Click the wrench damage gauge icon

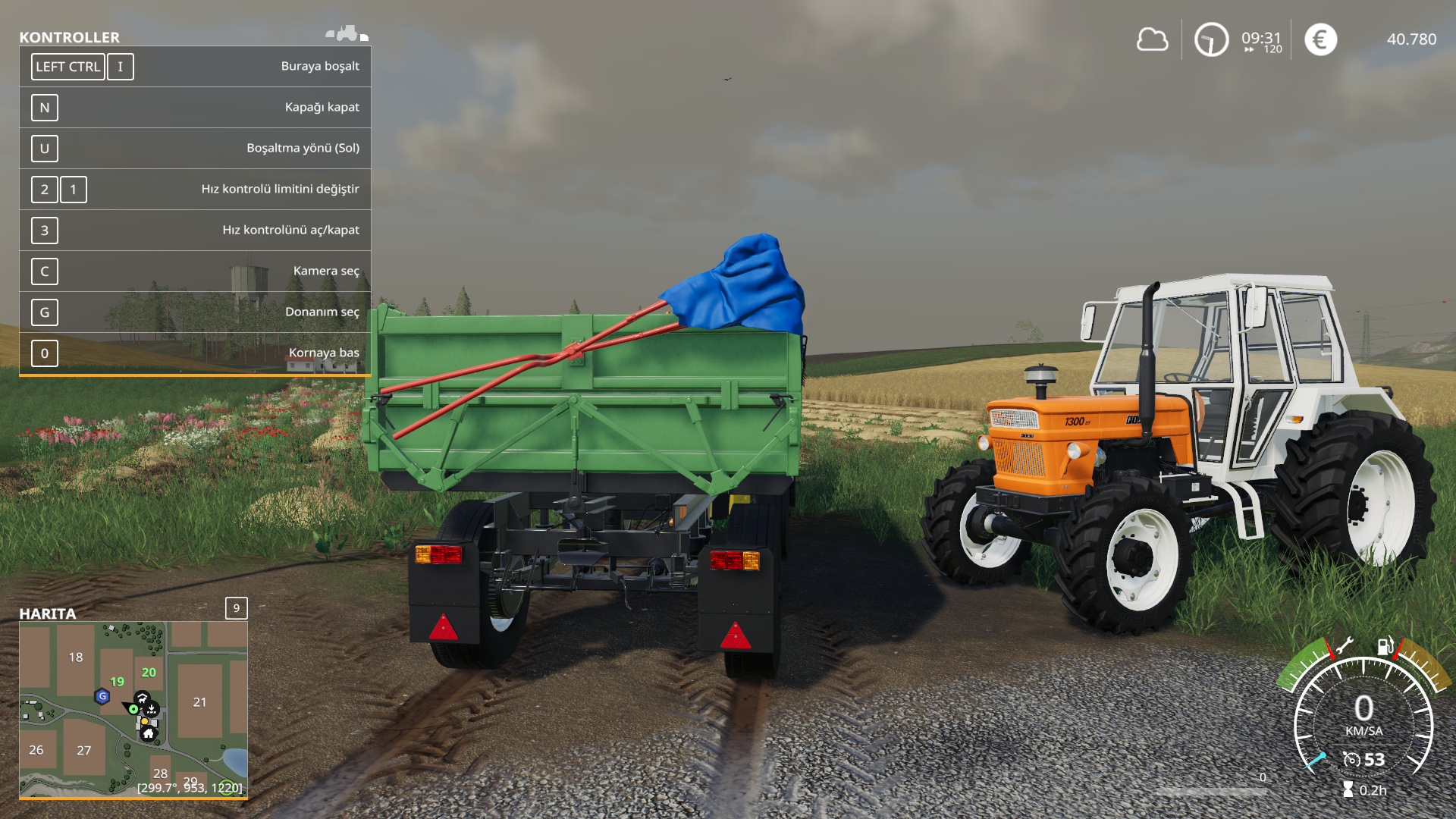click(1344, 646)
